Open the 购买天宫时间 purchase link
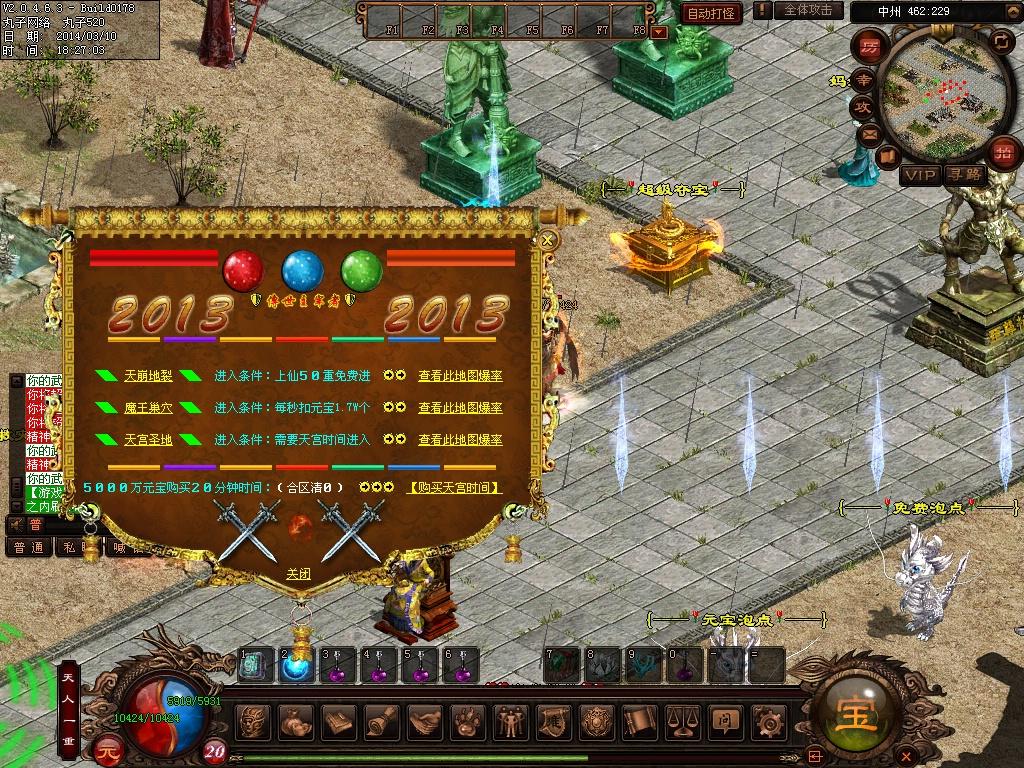 tap(455, 488)
